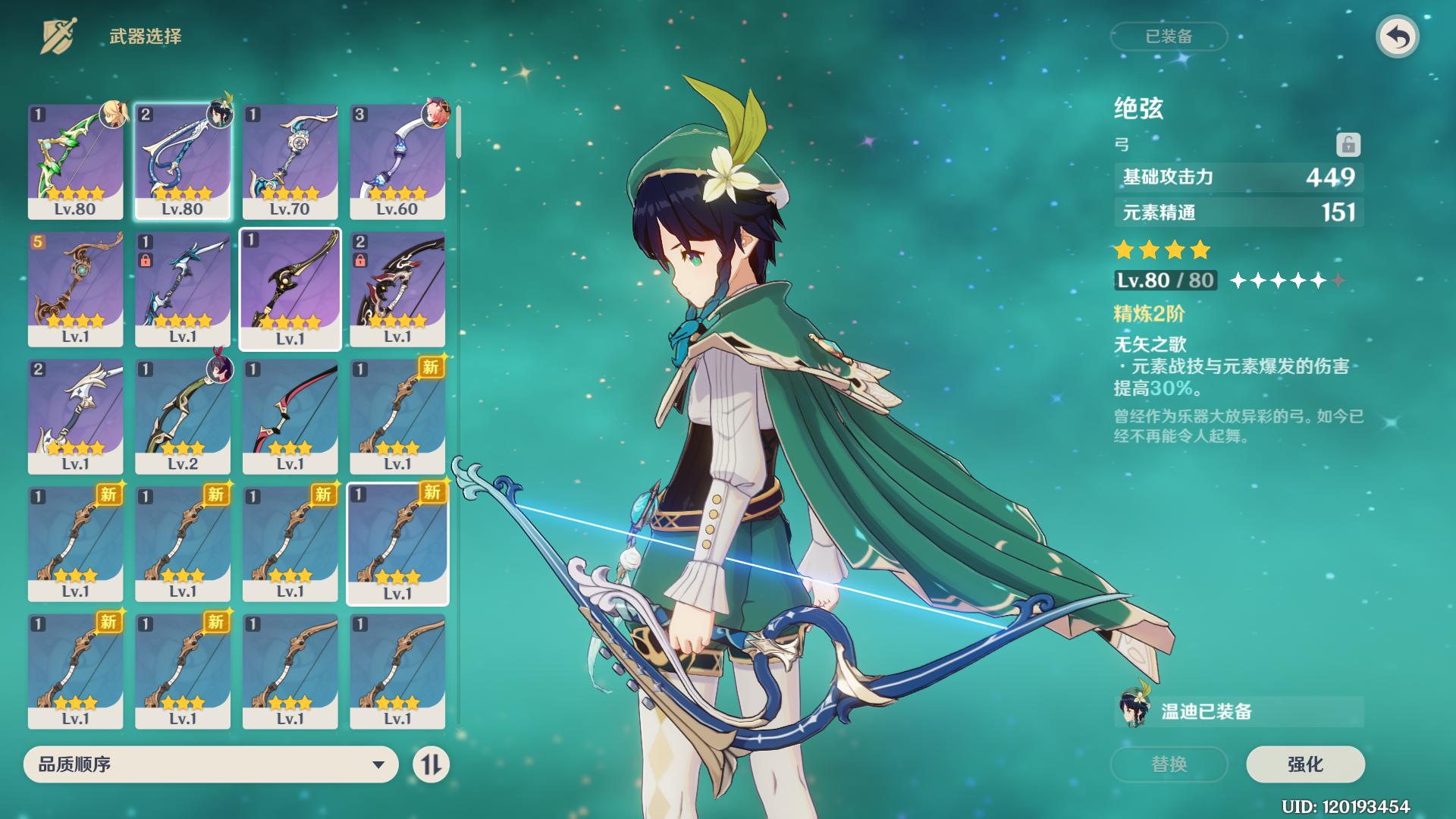The height and width of the screenshot is (819, 1456).
Task: Select the white four-star Lv.1 bow
Action: [75, 416]
